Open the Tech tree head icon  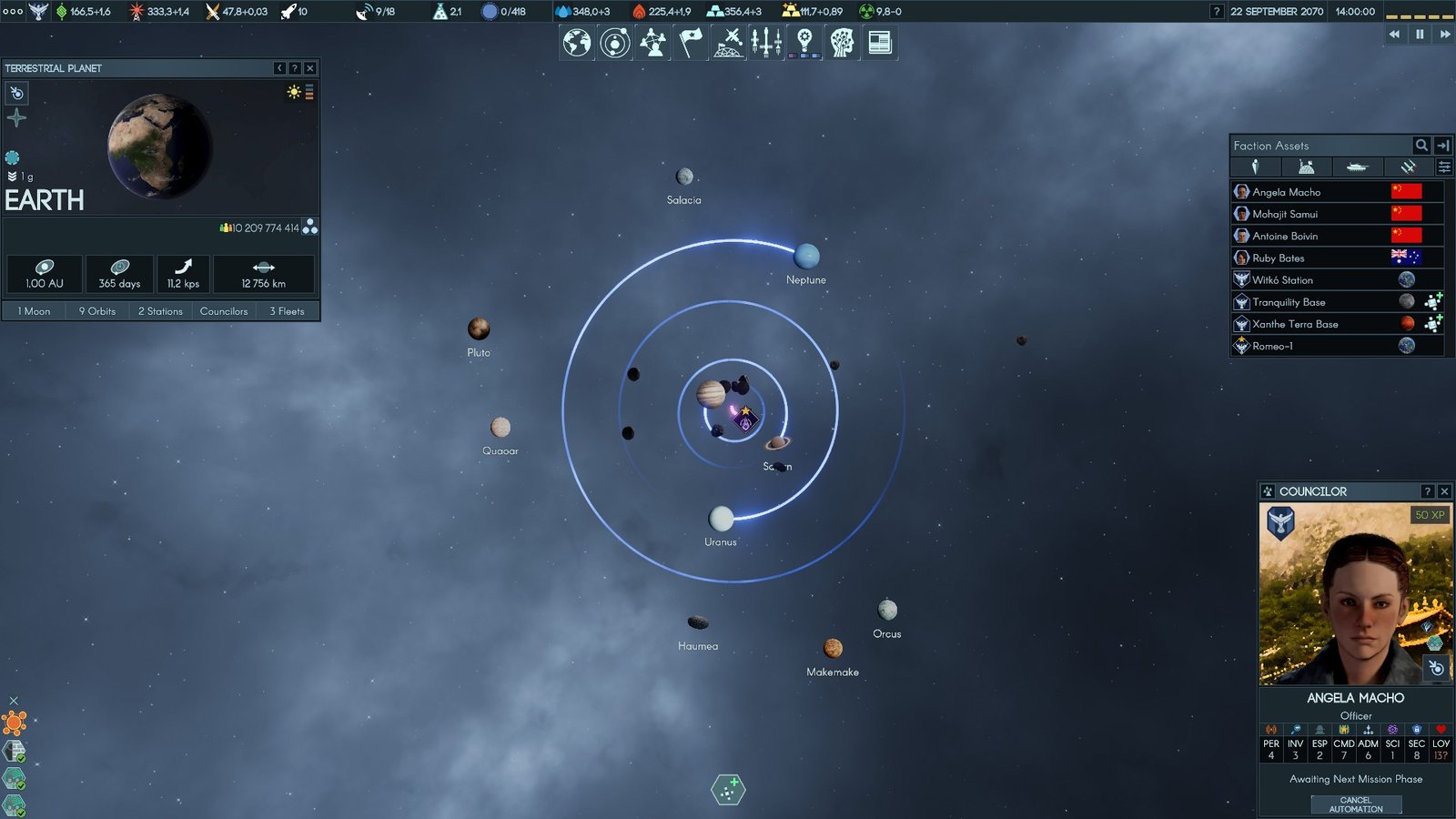click(842, 41)
